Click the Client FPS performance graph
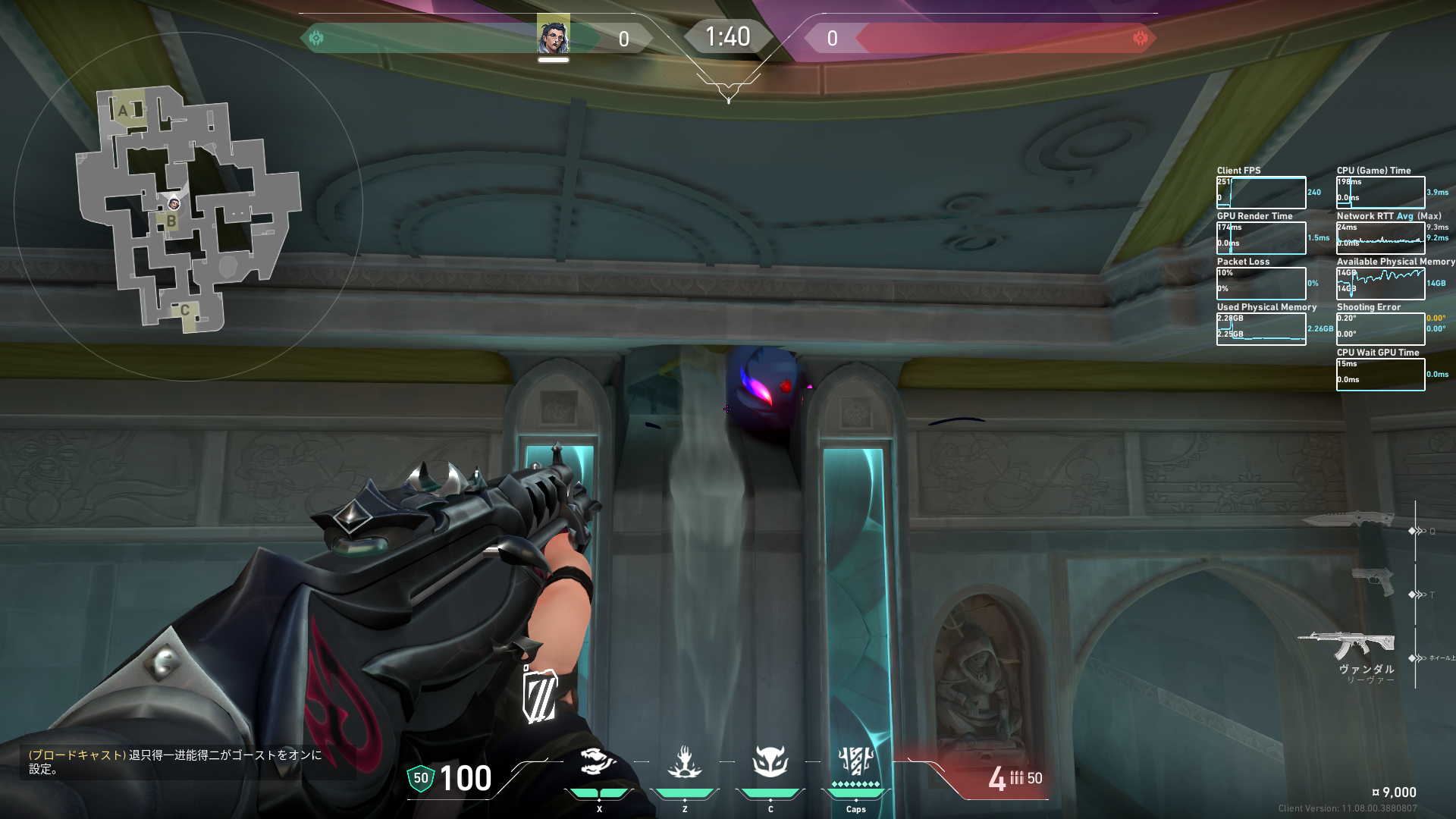Viewport: 1456px width, 819px height. [x=1261, y=193]
